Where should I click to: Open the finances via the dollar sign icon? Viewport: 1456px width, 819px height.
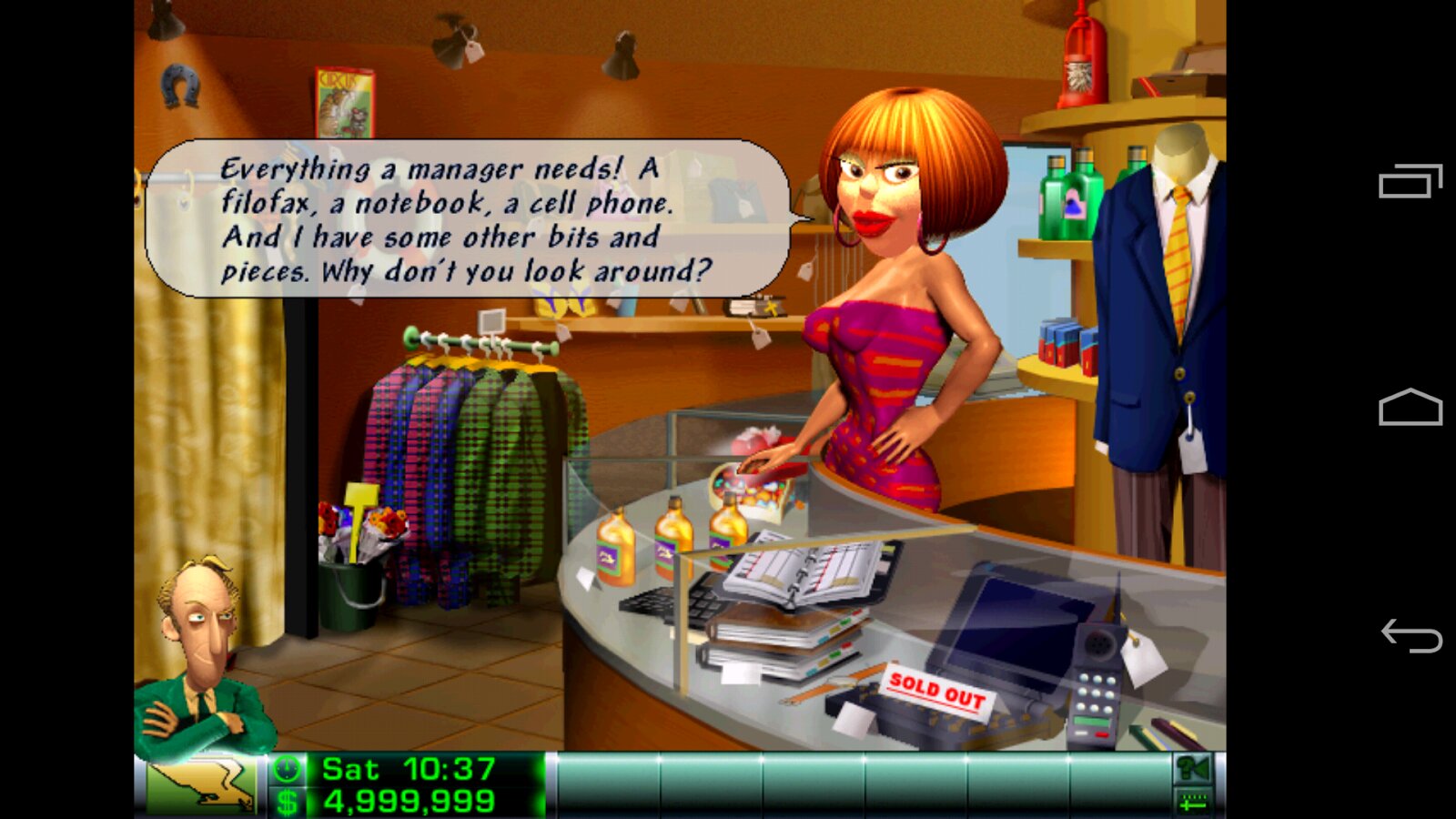pyautogui.click(x=287, y=802)
